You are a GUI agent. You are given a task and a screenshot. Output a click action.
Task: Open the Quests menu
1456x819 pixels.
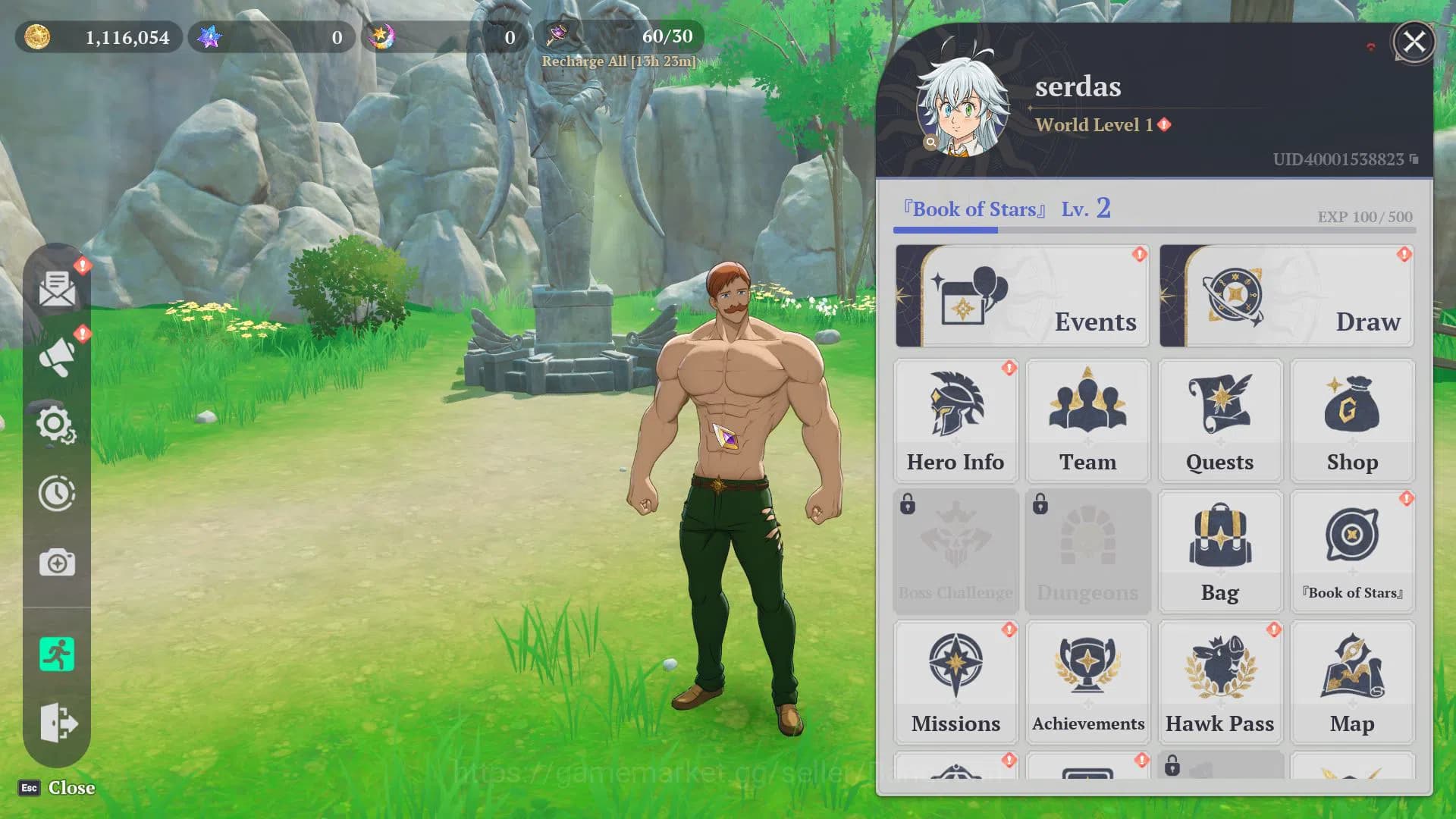click(x=1219, y=421)
